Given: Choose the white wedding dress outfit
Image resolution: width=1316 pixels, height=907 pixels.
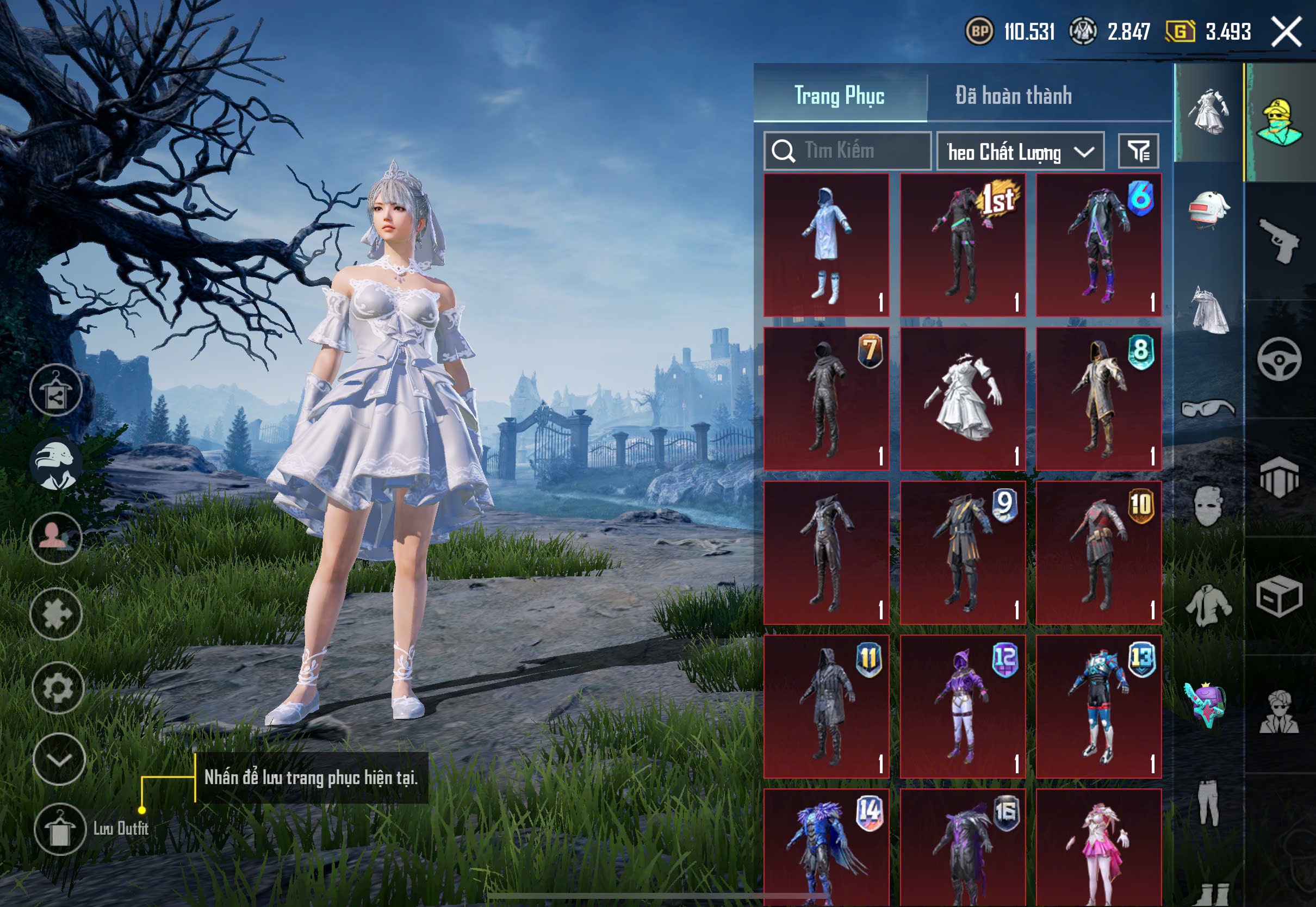Looking at the screenshot, I should 963,399.
